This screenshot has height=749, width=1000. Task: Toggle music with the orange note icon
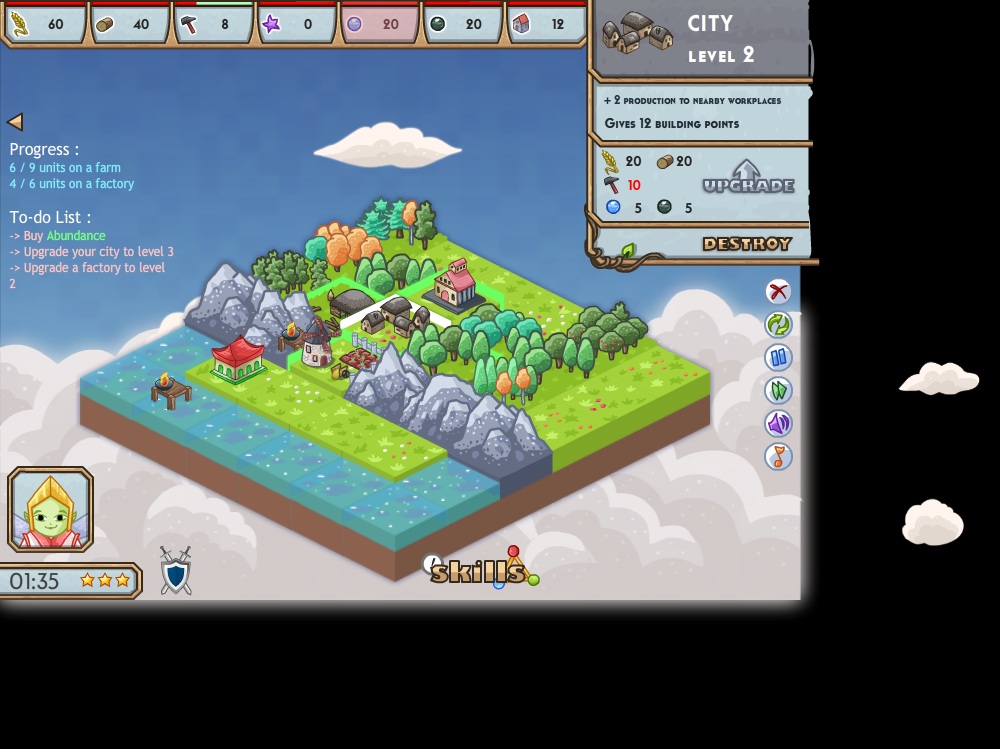(x=778, y=456)
